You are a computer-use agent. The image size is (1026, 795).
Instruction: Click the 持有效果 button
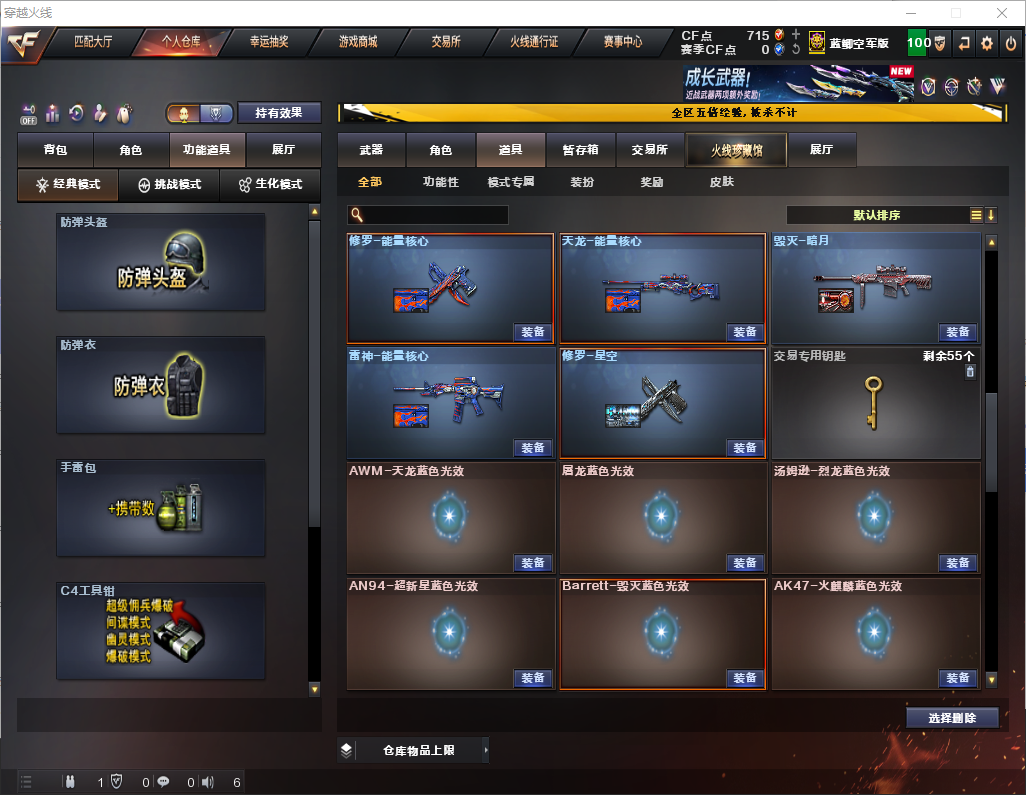click(279, 113)
